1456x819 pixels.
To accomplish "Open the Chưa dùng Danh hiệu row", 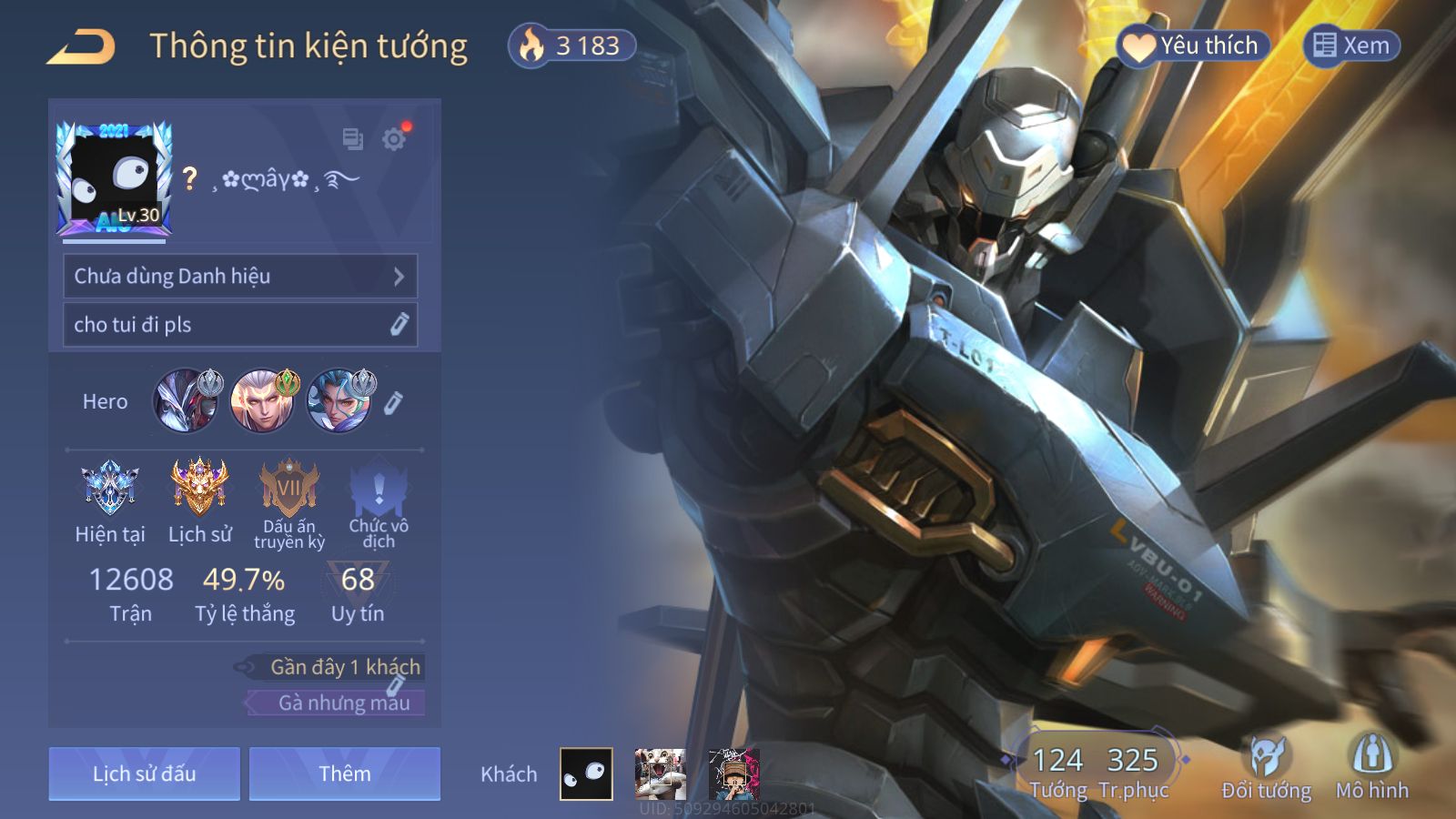I will point(240,276).
